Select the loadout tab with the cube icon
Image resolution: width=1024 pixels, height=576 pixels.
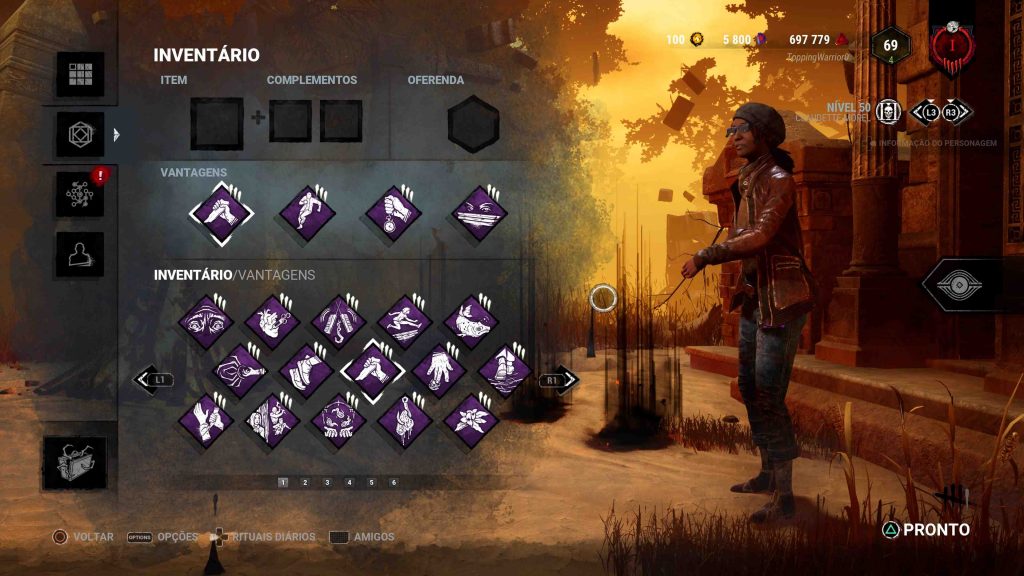click(x=80, y=134)
